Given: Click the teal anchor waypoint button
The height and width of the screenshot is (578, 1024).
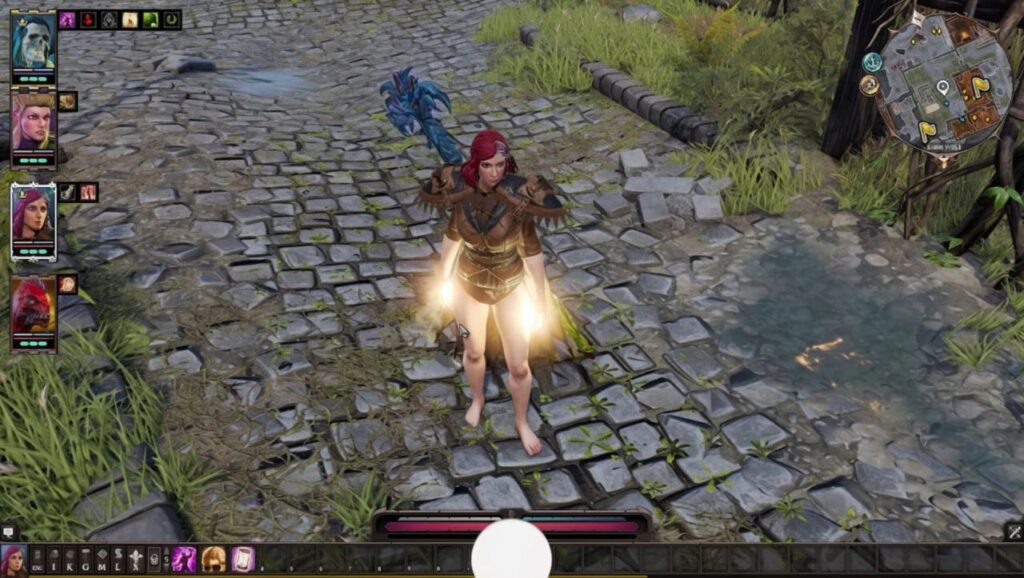Looking at the screenshot, I should (873, 62).
